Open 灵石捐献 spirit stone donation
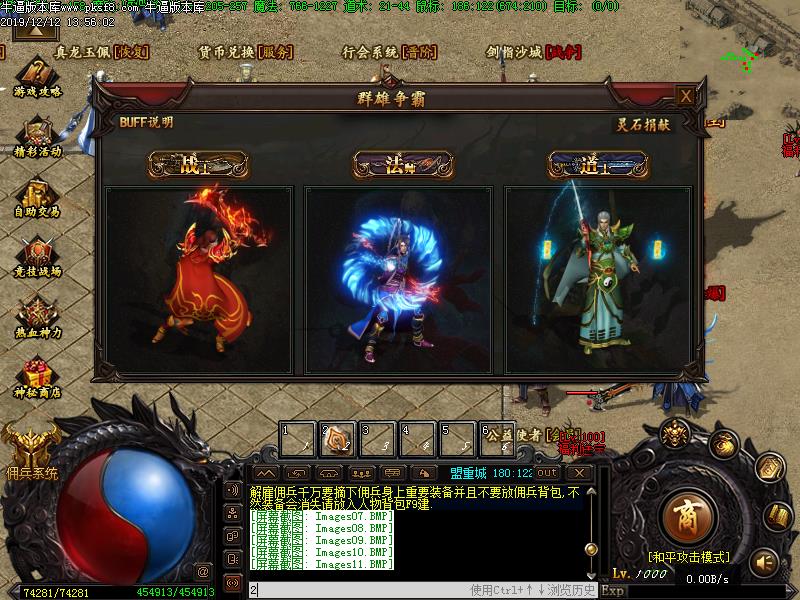The height and width of the screenshot is (600, 800). click(643, 124)
